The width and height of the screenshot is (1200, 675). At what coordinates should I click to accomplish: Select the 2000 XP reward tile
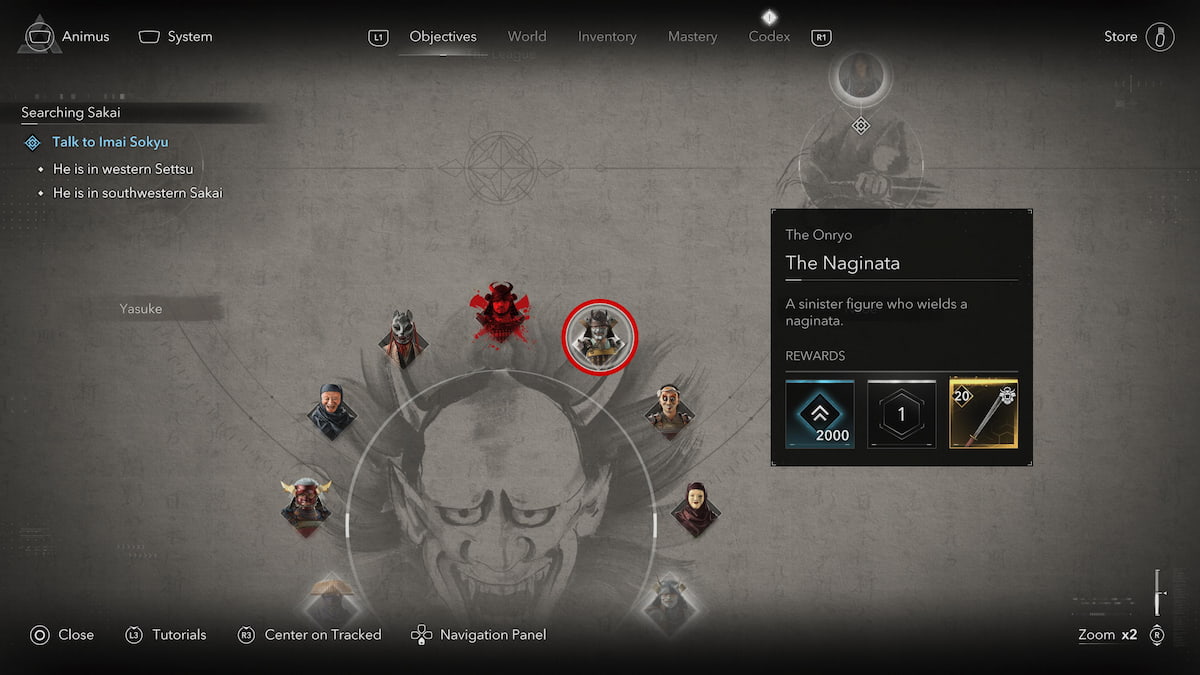[x=820, y=413]
